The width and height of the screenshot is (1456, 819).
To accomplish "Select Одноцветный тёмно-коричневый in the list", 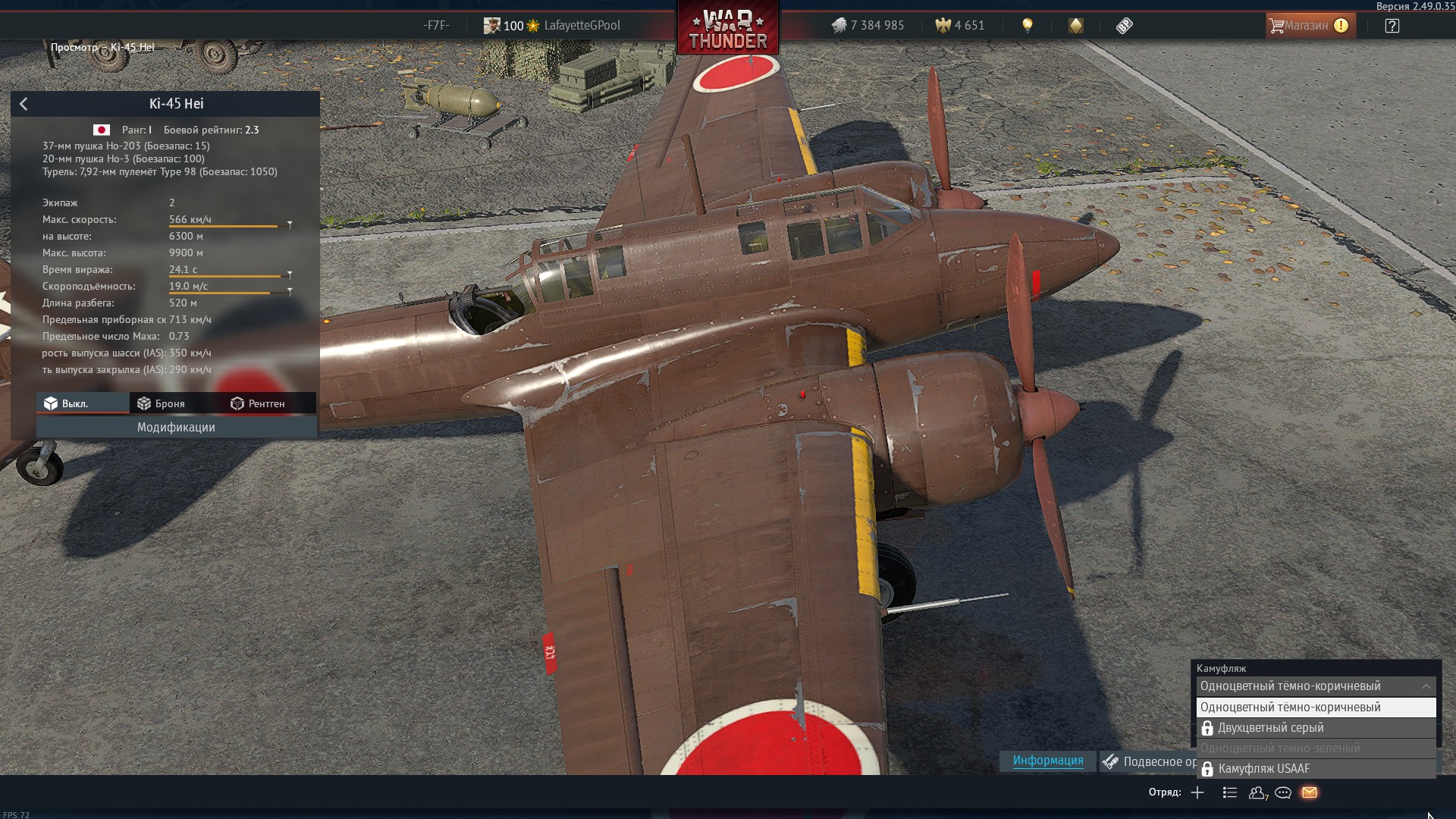I will pyautogui.click(x=1316, y=708).
